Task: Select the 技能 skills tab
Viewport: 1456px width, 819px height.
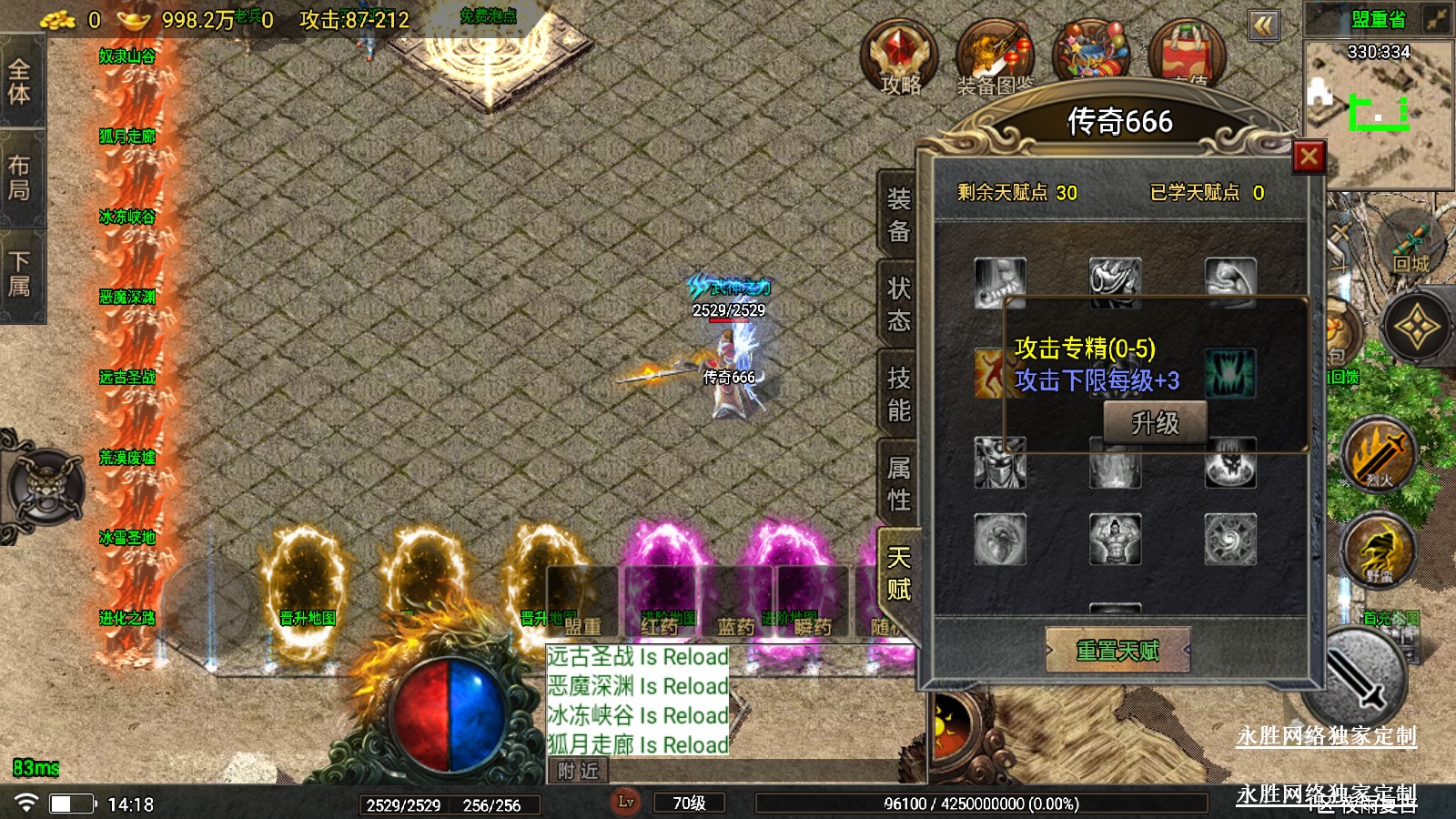Action: click(898, 394)
